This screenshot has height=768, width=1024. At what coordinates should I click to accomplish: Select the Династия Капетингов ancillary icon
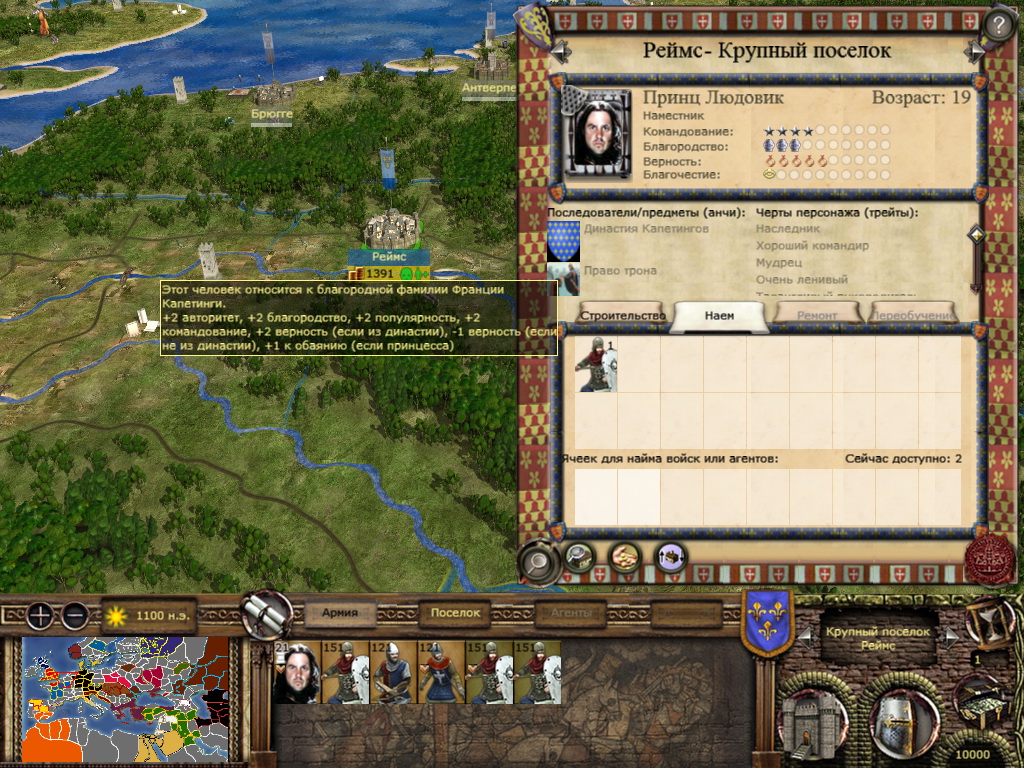(563, 241)
